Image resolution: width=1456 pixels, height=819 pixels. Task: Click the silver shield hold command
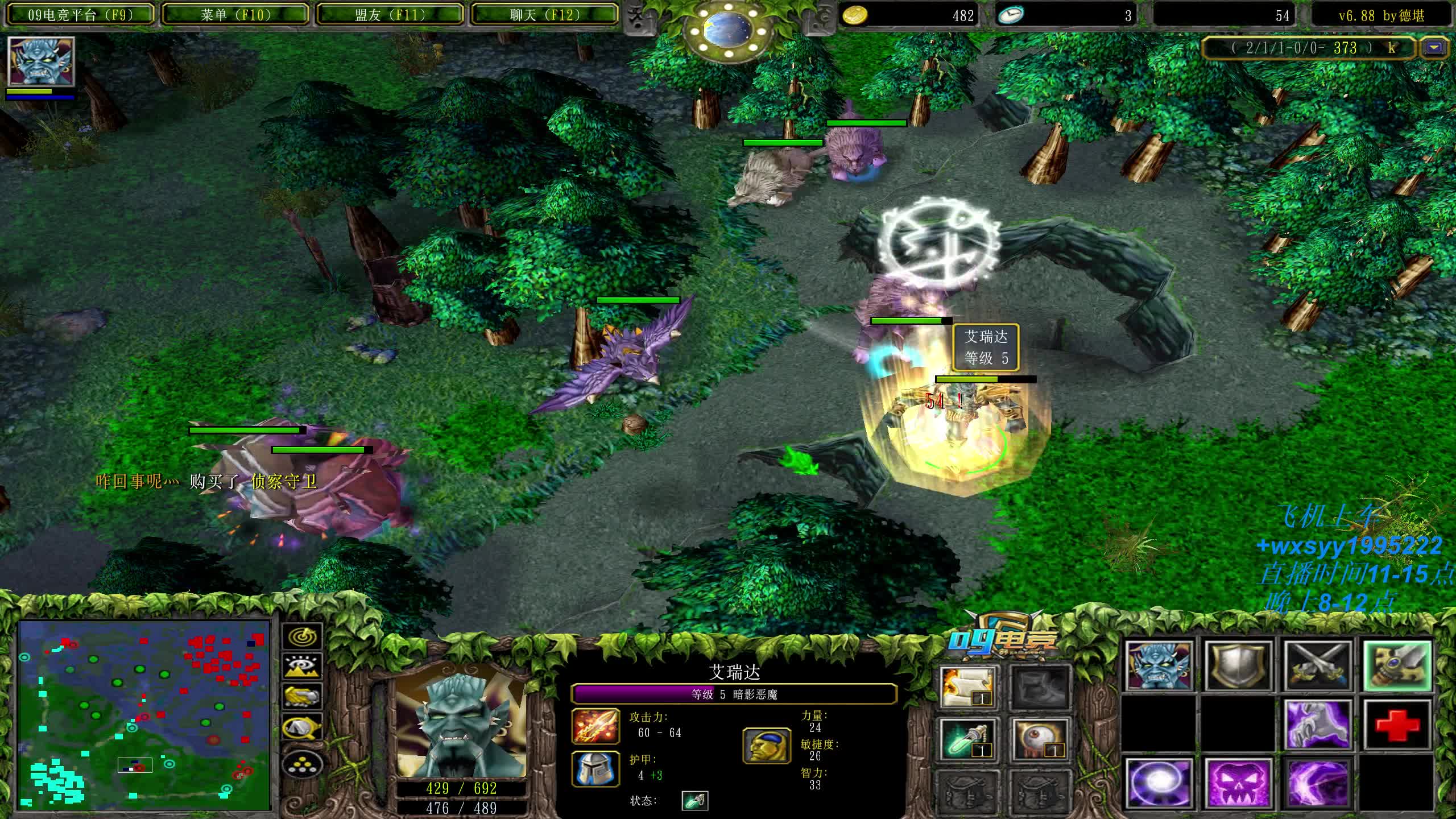pyautogui.click(x=1238, y=665)
